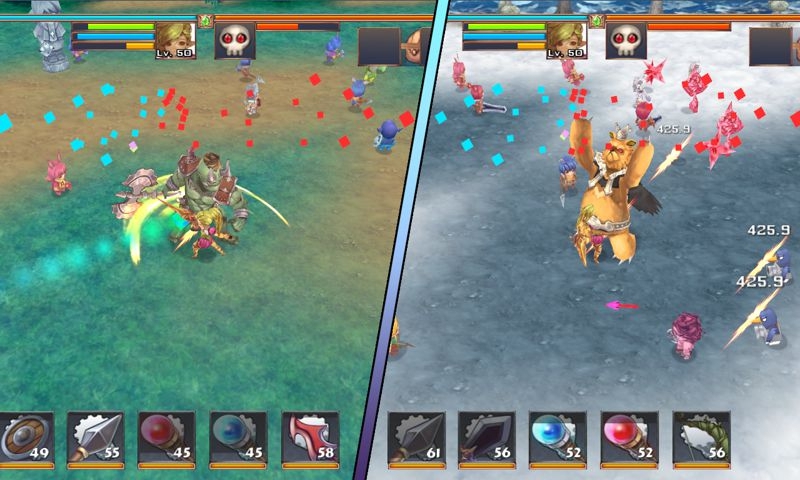The width and height of the screenshot is (800, 480).
Task: Use the blue orb staff numbered 52
Action: (558, 437)
